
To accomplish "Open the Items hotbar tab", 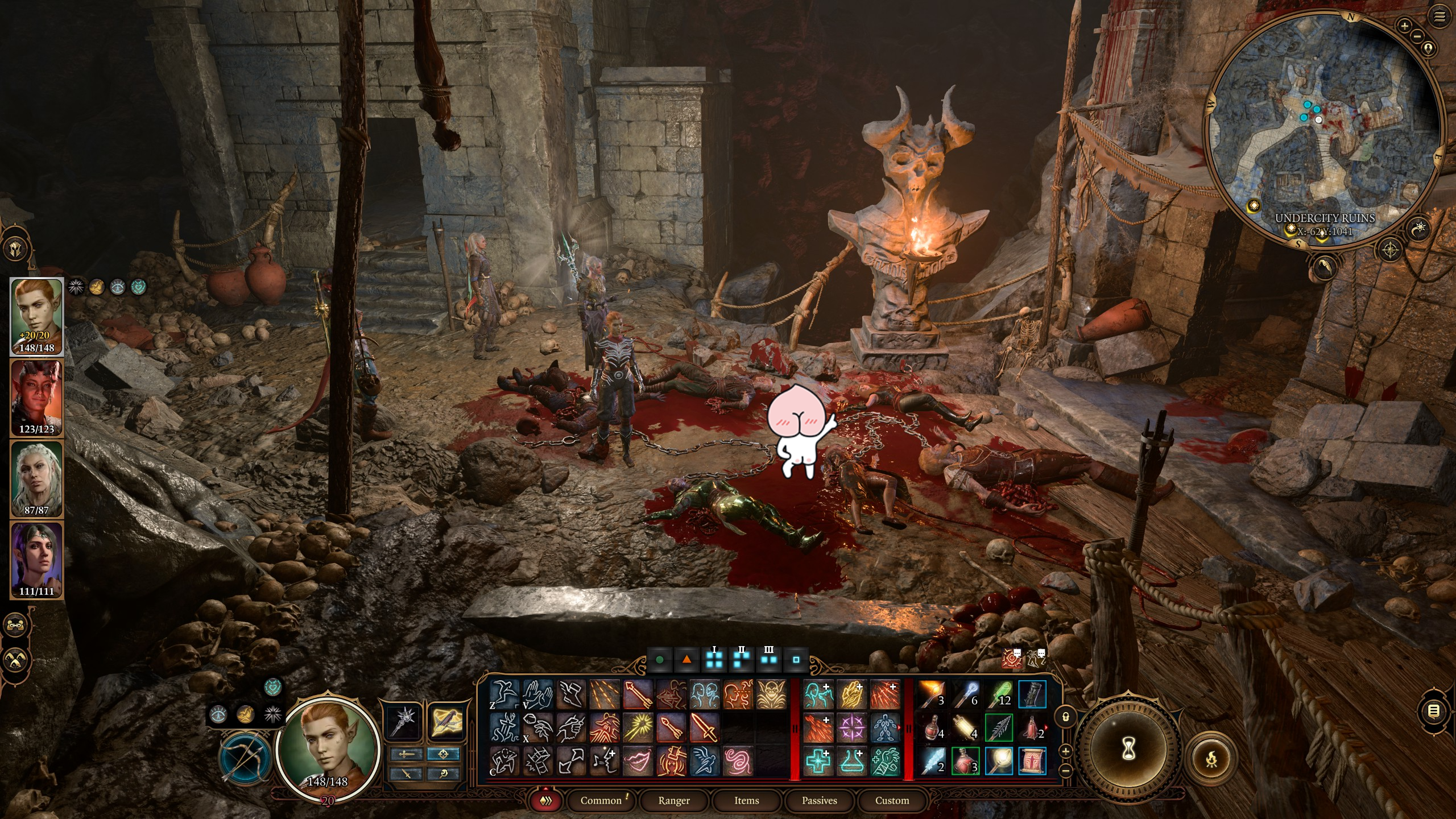I will click(x=746, y=800).
